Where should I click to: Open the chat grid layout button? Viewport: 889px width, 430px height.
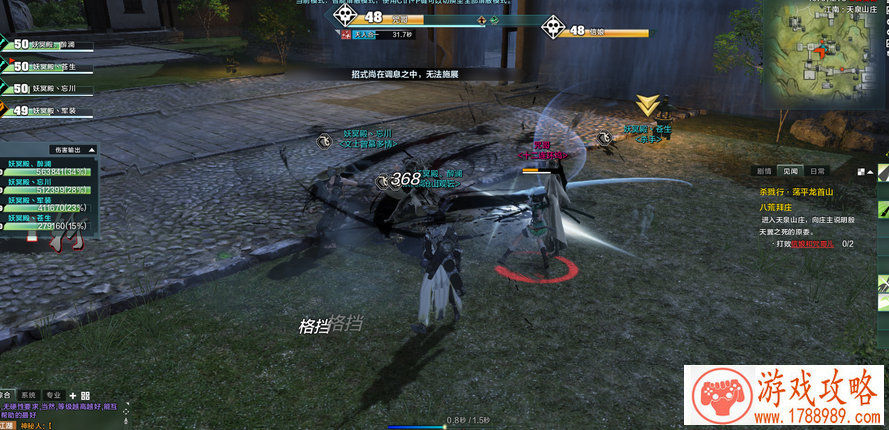point(85,395)
